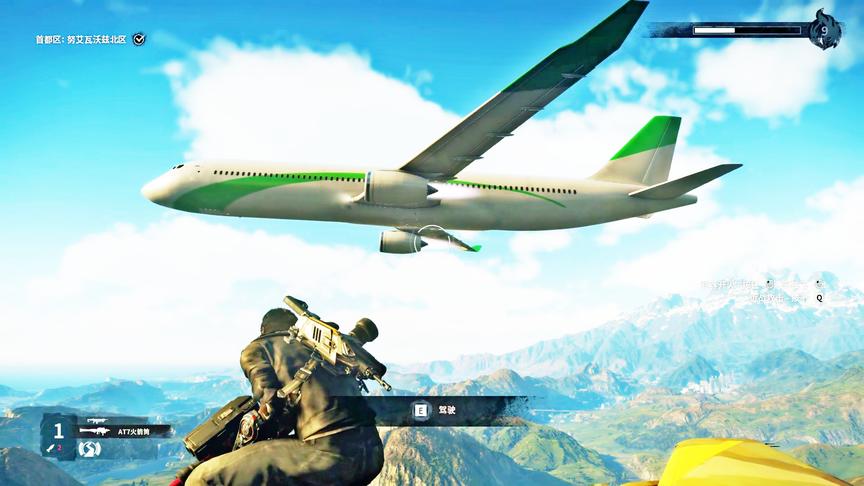Switch to the secondary rifle weapon icon
The height and width of the screenshot is (486, 864).
[97, 420]
